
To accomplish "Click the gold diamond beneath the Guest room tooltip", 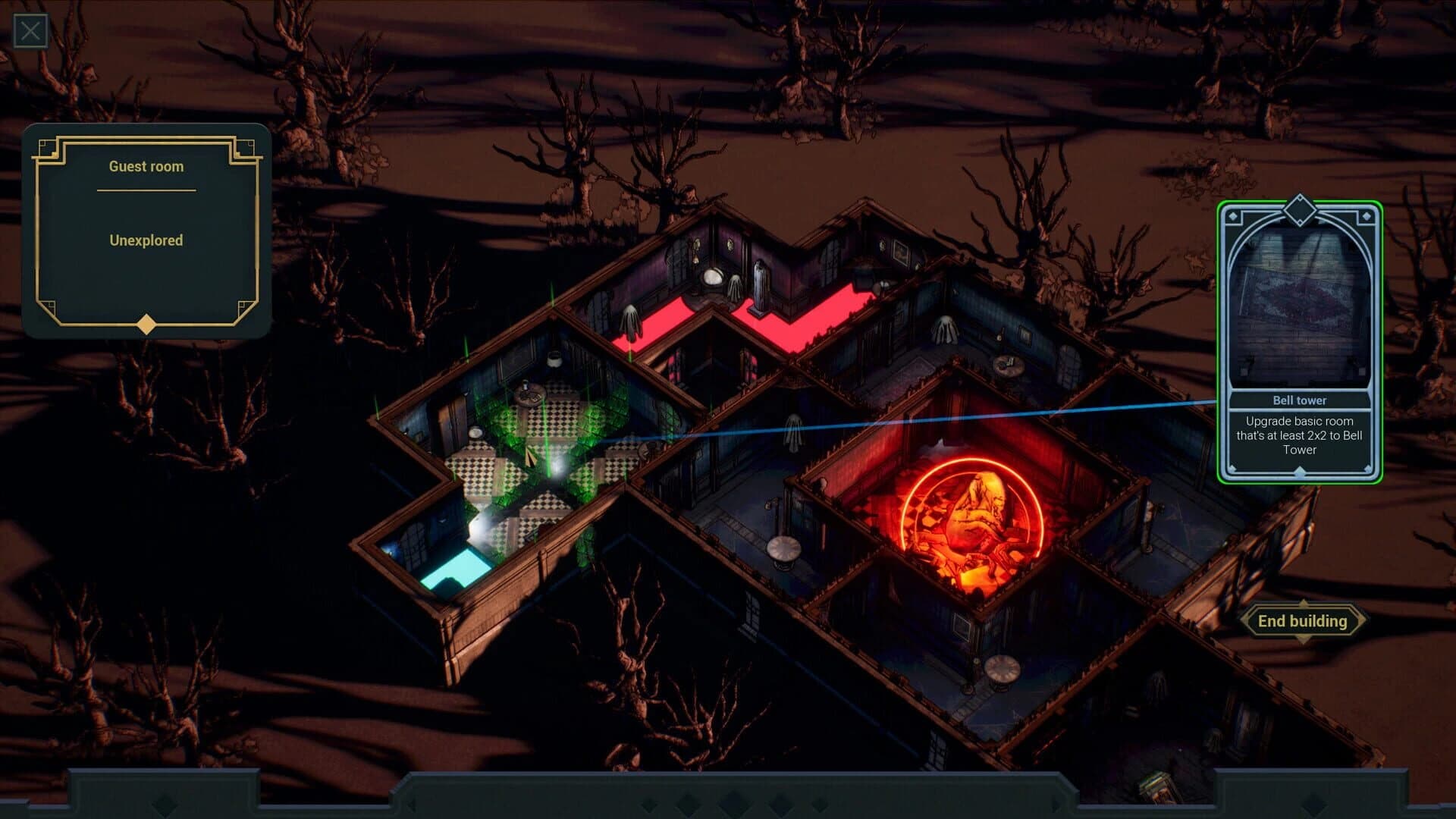I will pyautogui.click(x=146, y=326).
